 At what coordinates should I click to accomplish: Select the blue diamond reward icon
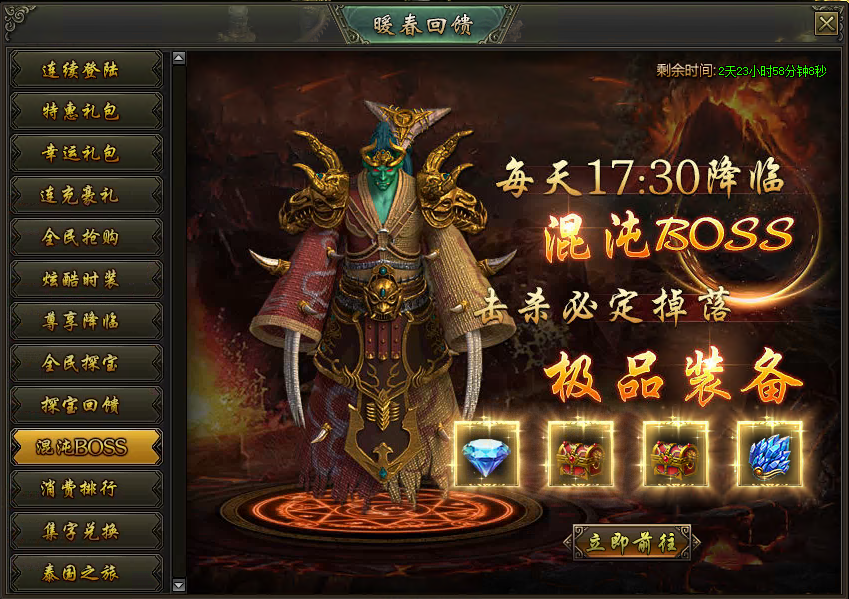point(487,454)
